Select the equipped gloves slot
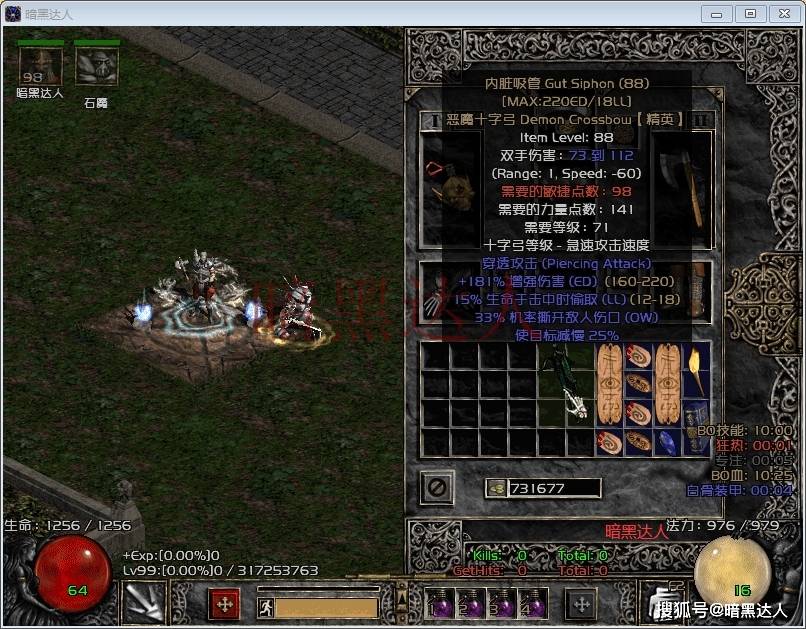Viewport: 806px width, 629px height. pyautogui.click(x=437, y=292)
